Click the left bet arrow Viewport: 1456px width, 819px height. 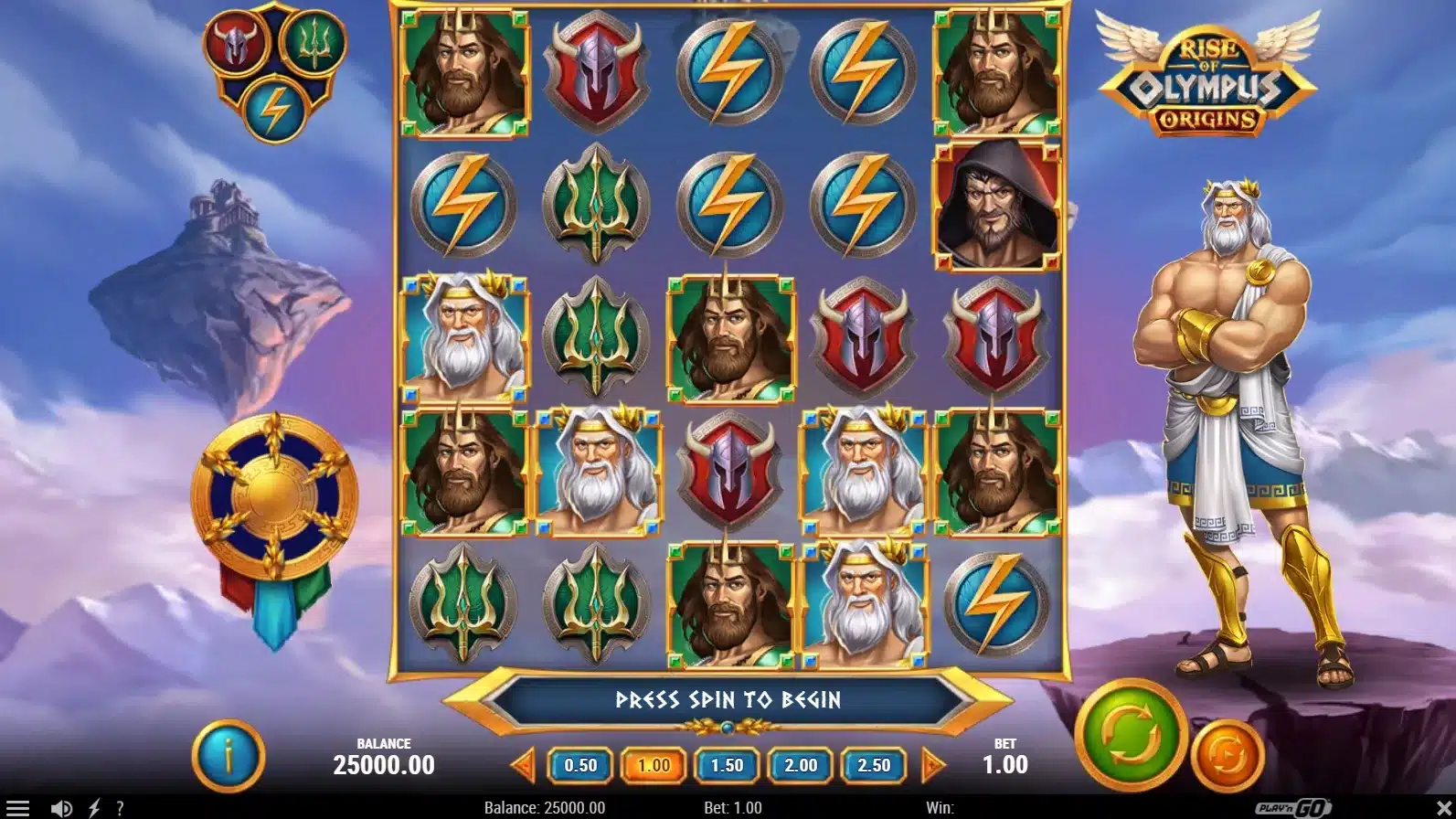(x=523, y=764)
